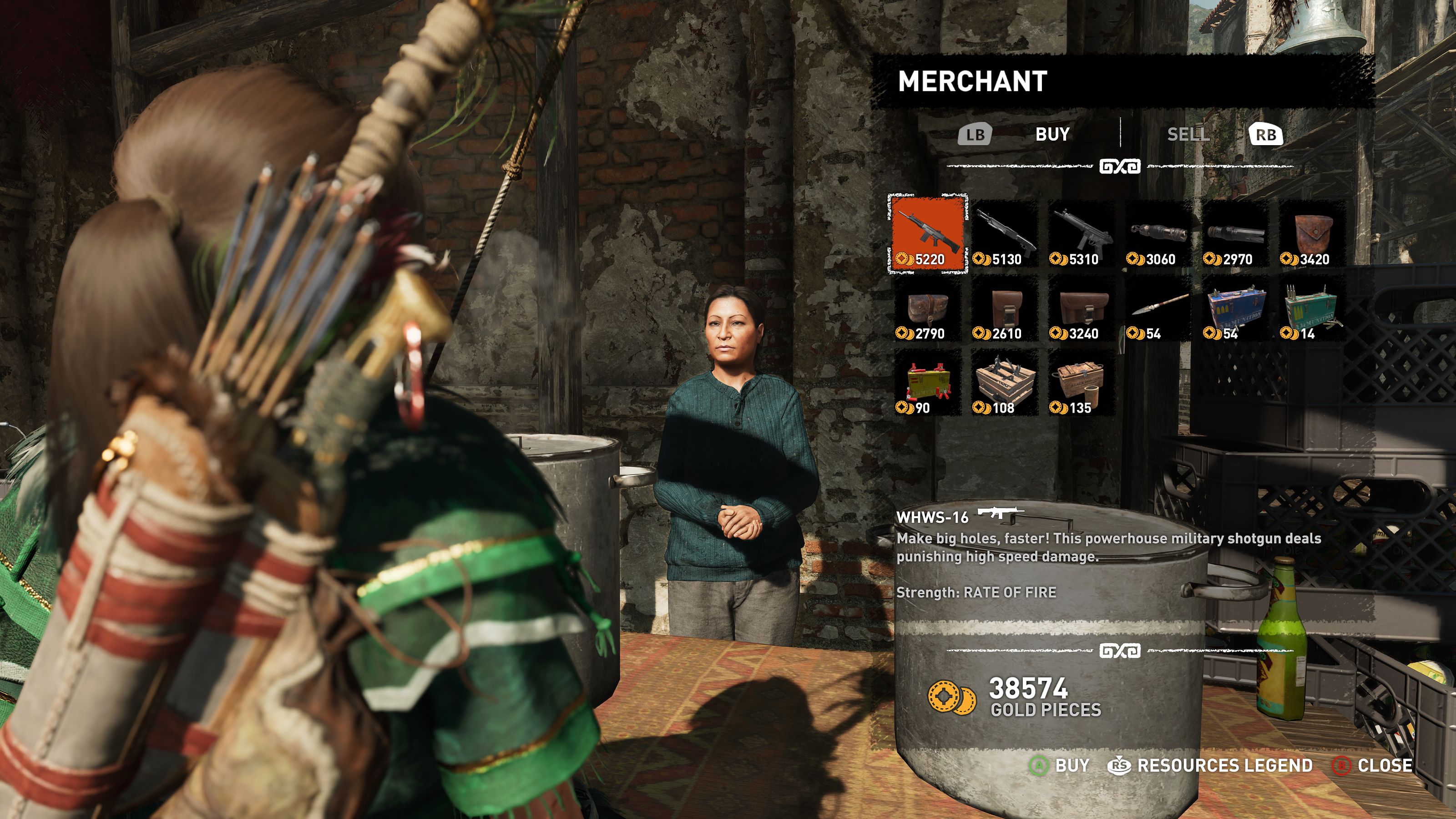Open the BUY tab

pyautogui.click(x=1052, y=135)
